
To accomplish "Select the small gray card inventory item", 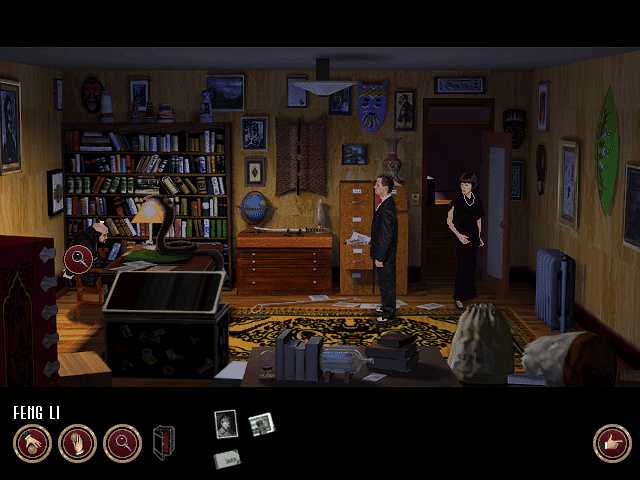I will (227, 459).
